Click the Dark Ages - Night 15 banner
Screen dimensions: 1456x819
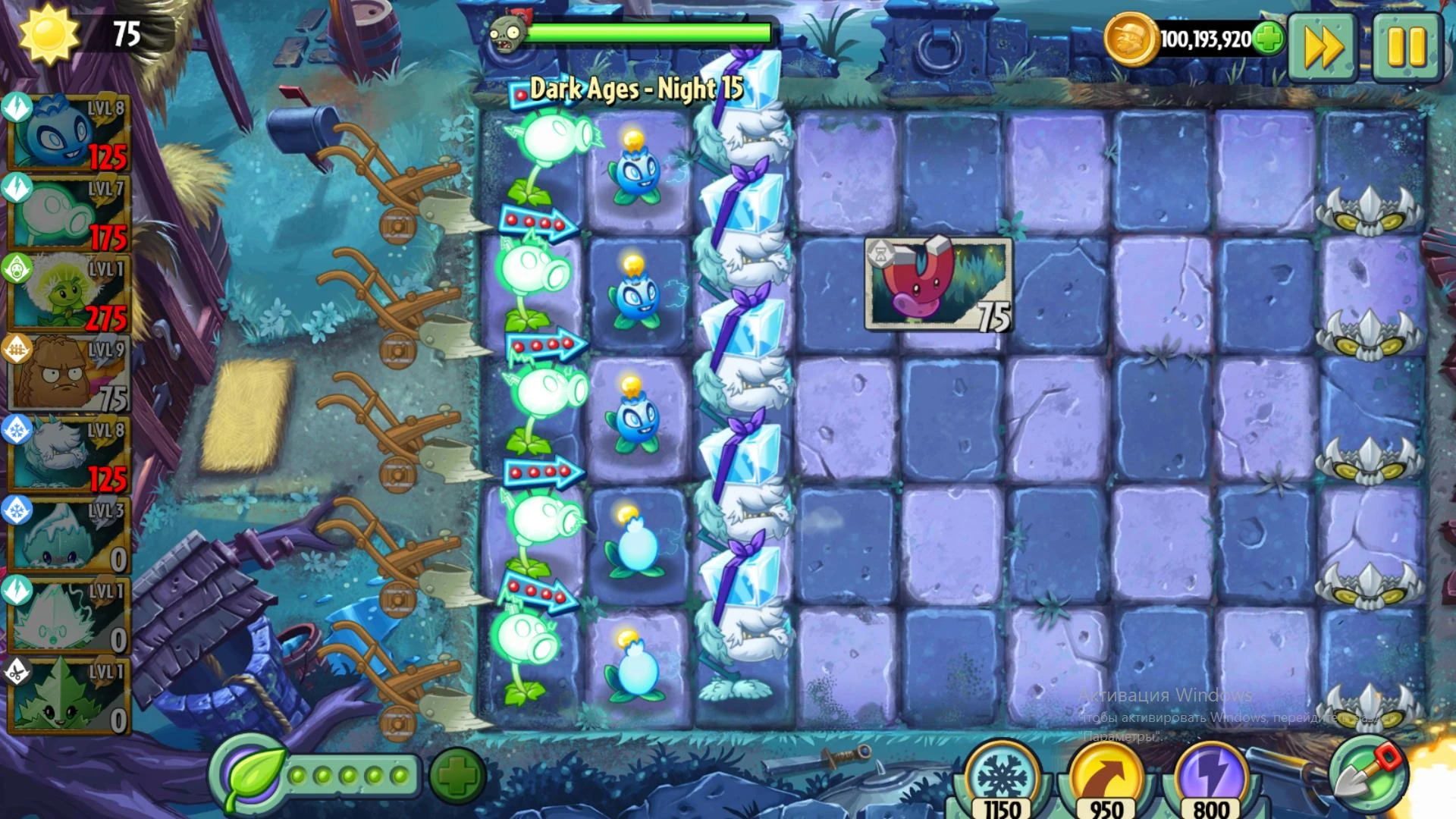(x=637, y=89)
